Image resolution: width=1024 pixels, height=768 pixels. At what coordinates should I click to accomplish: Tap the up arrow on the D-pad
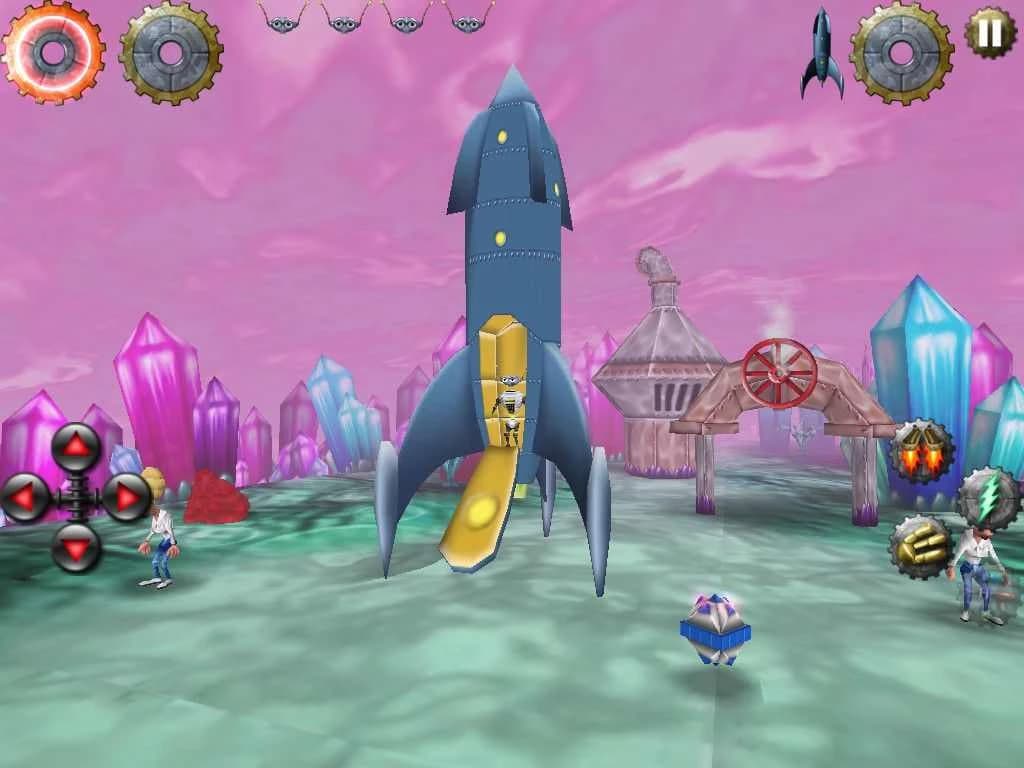[x=77, y=447]
